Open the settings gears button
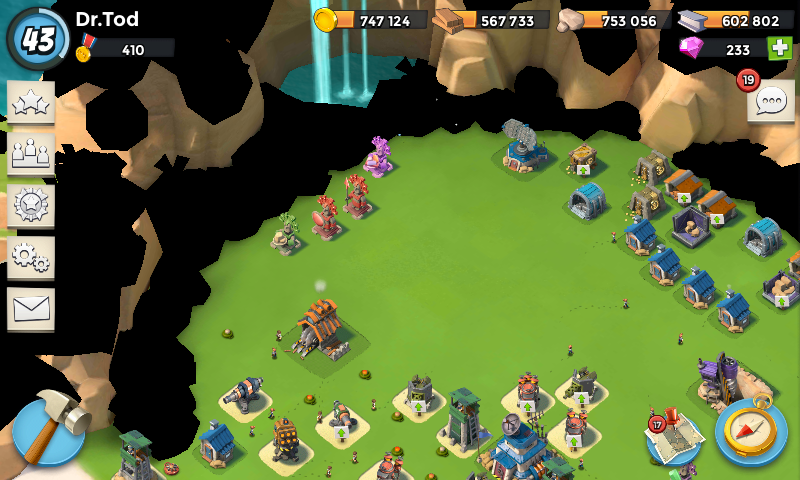Screen dimensions: 800x480 tap(31, 258)
